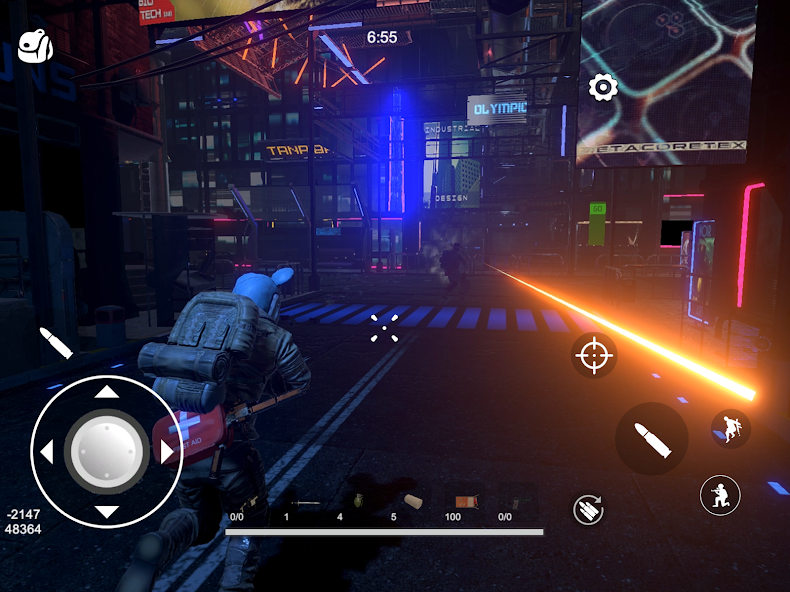This screenshot has width=790, height=592.
Task: Select the red medkit item with 100
Action: (463, 501)
